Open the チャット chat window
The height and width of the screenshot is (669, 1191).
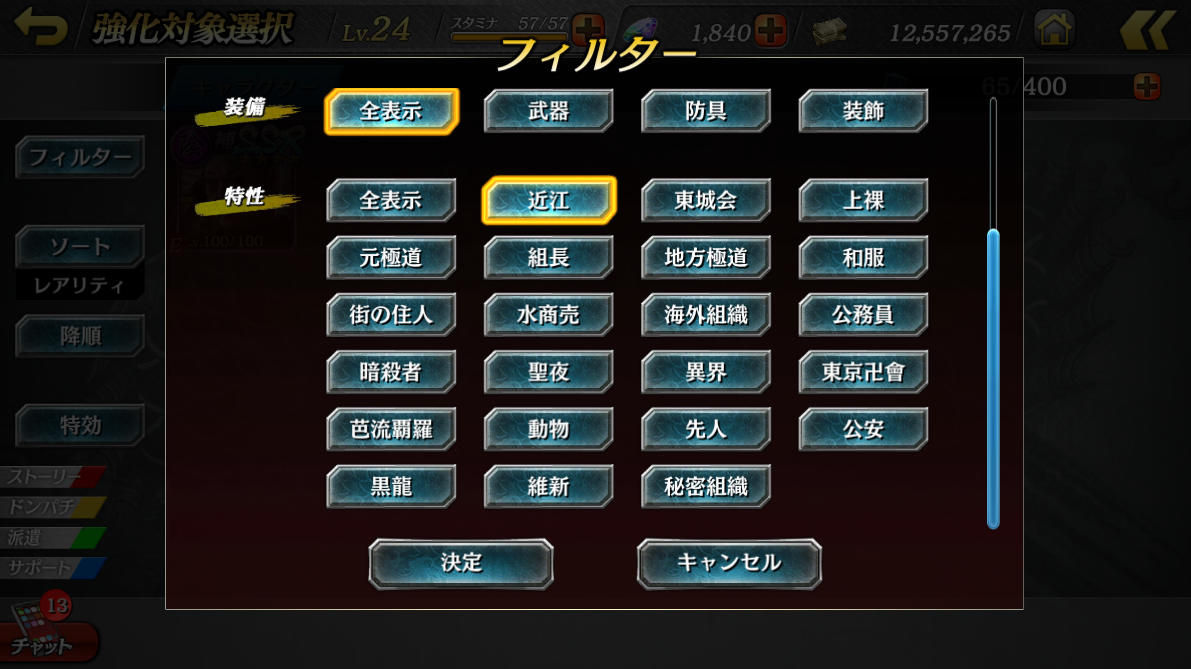(45, 640)
